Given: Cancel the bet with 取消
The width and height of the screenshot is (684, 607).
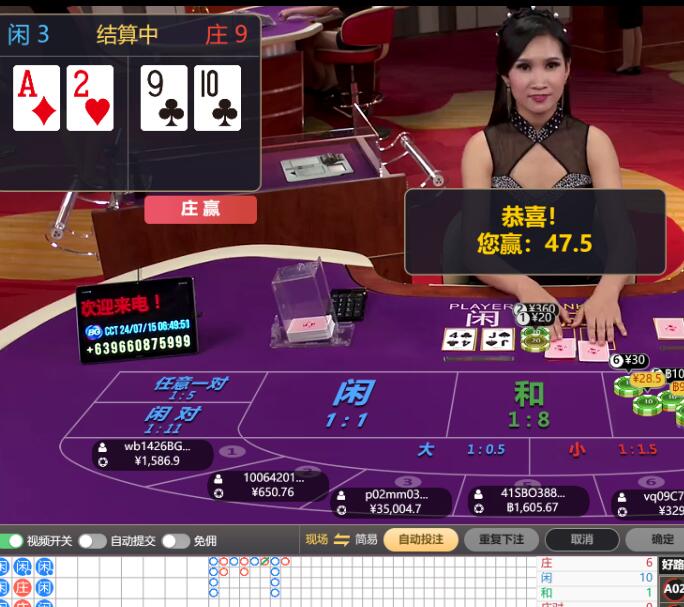Looking at the screenshot, I should (x=581, y=540).
